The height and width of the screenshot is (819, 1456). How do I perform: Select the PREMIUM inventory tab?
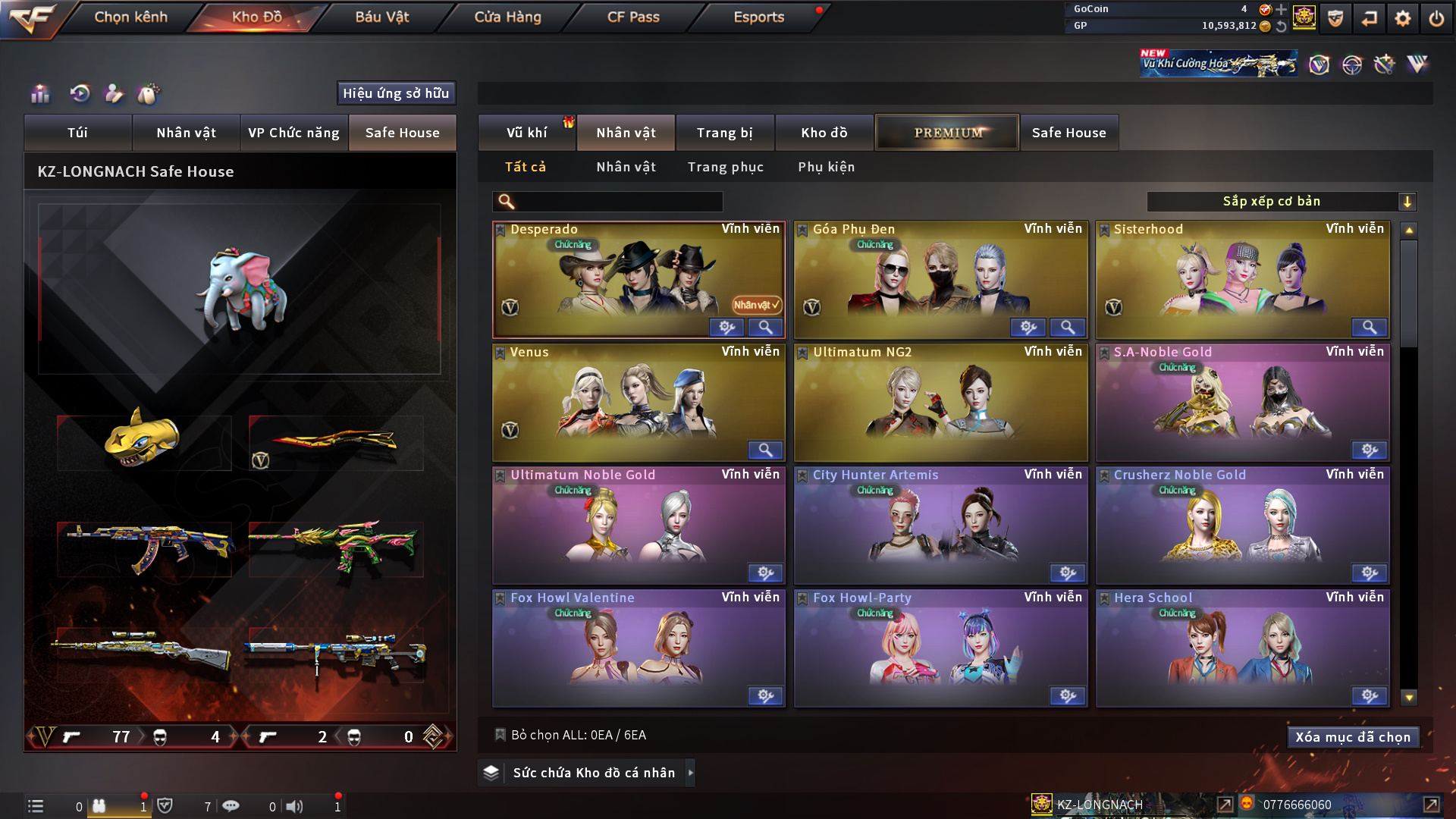tap(947, 133)
